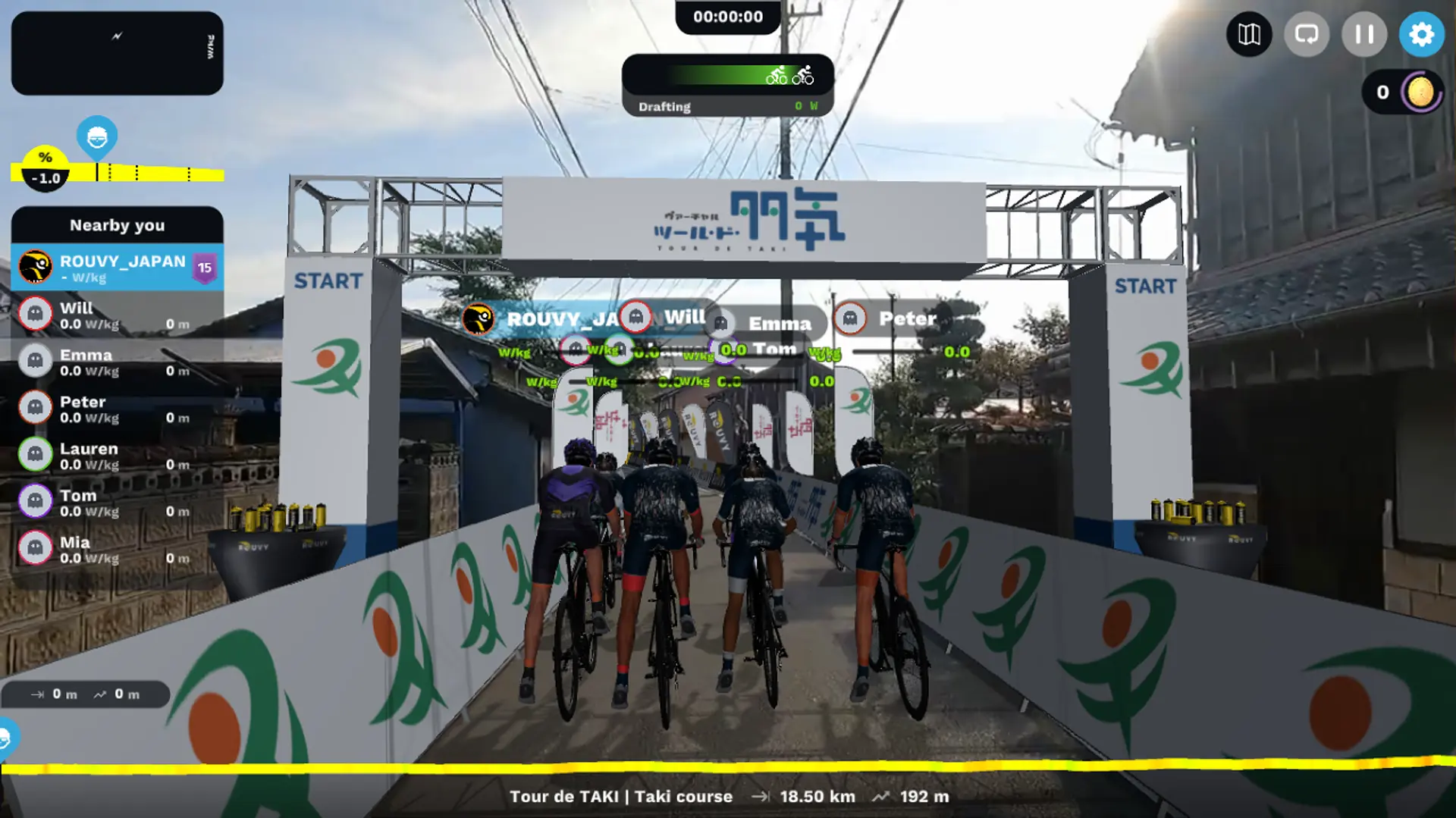1456x818 pixels.
Task: Click the Nearby you panel header
Action: (x=117, y=225)
